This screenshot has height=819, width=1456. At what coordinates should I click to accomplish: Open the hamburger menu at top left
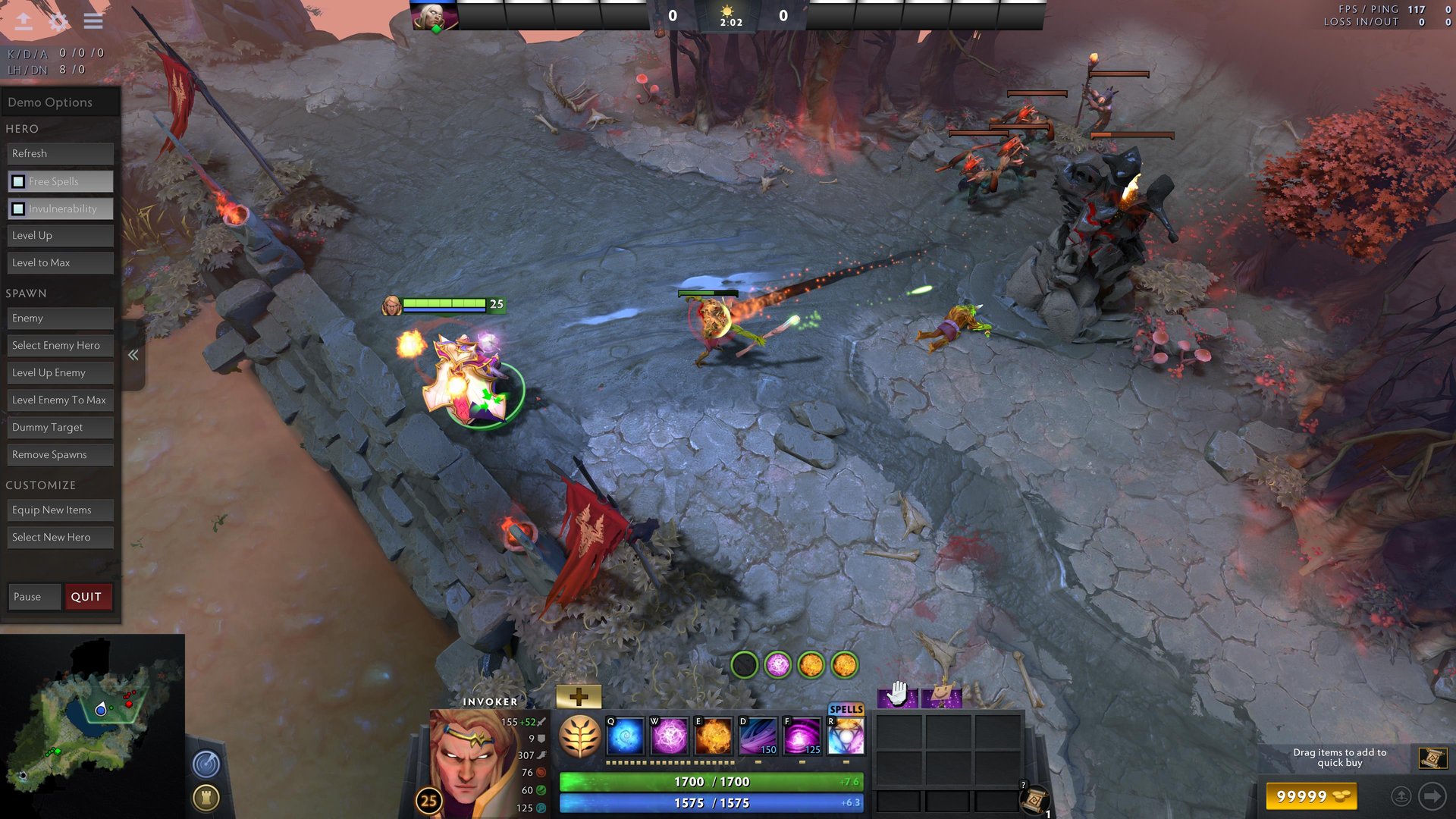pos(93,21)
